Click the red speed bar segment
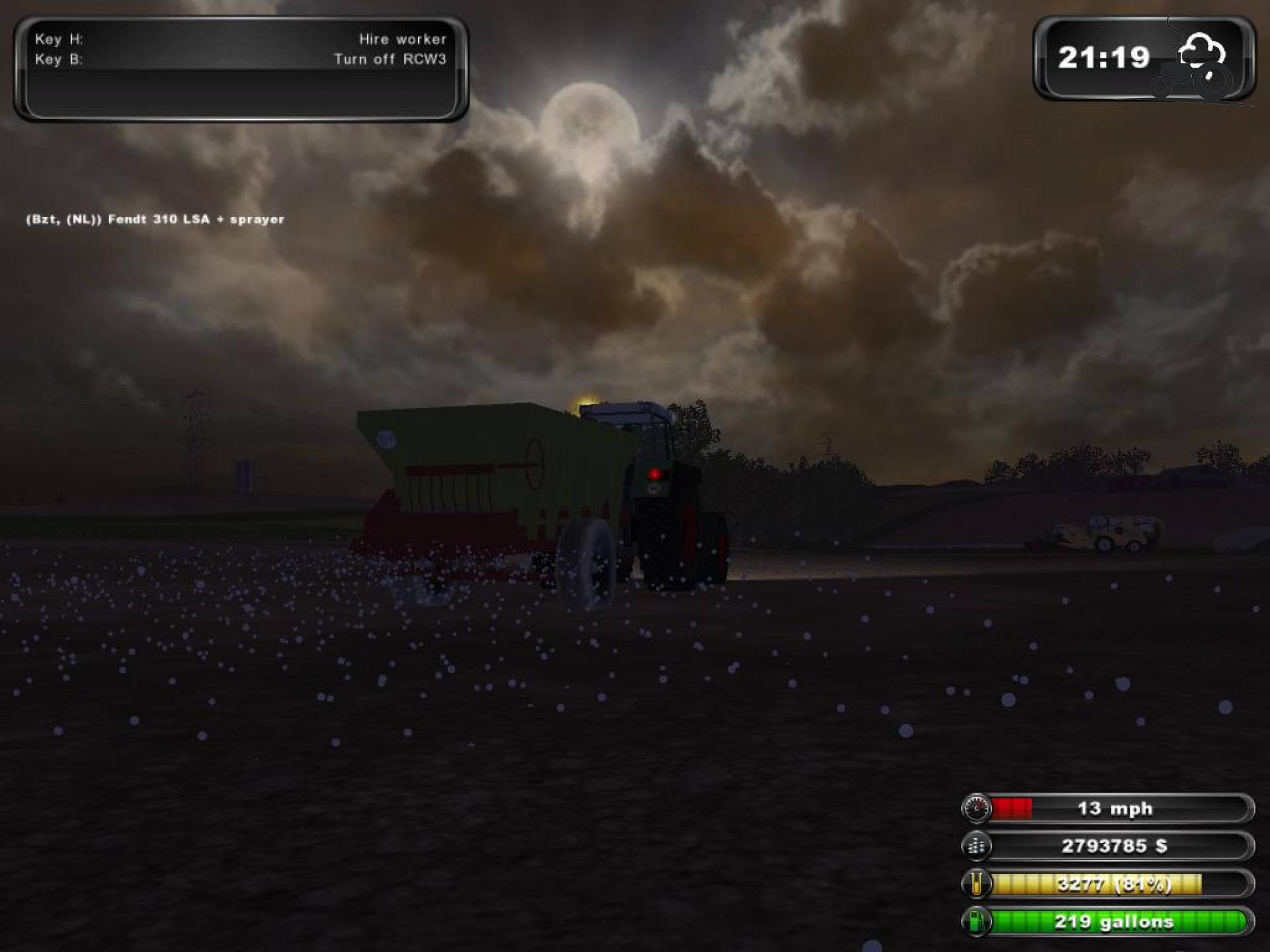 click(1012, 808)
